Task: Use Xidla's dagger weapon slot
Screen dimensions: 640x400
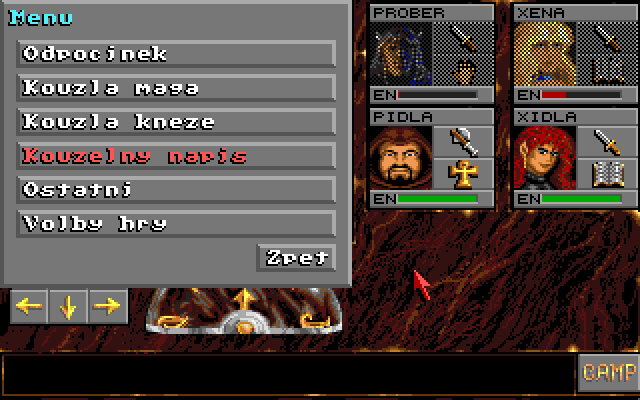Action: coord(608,140)
